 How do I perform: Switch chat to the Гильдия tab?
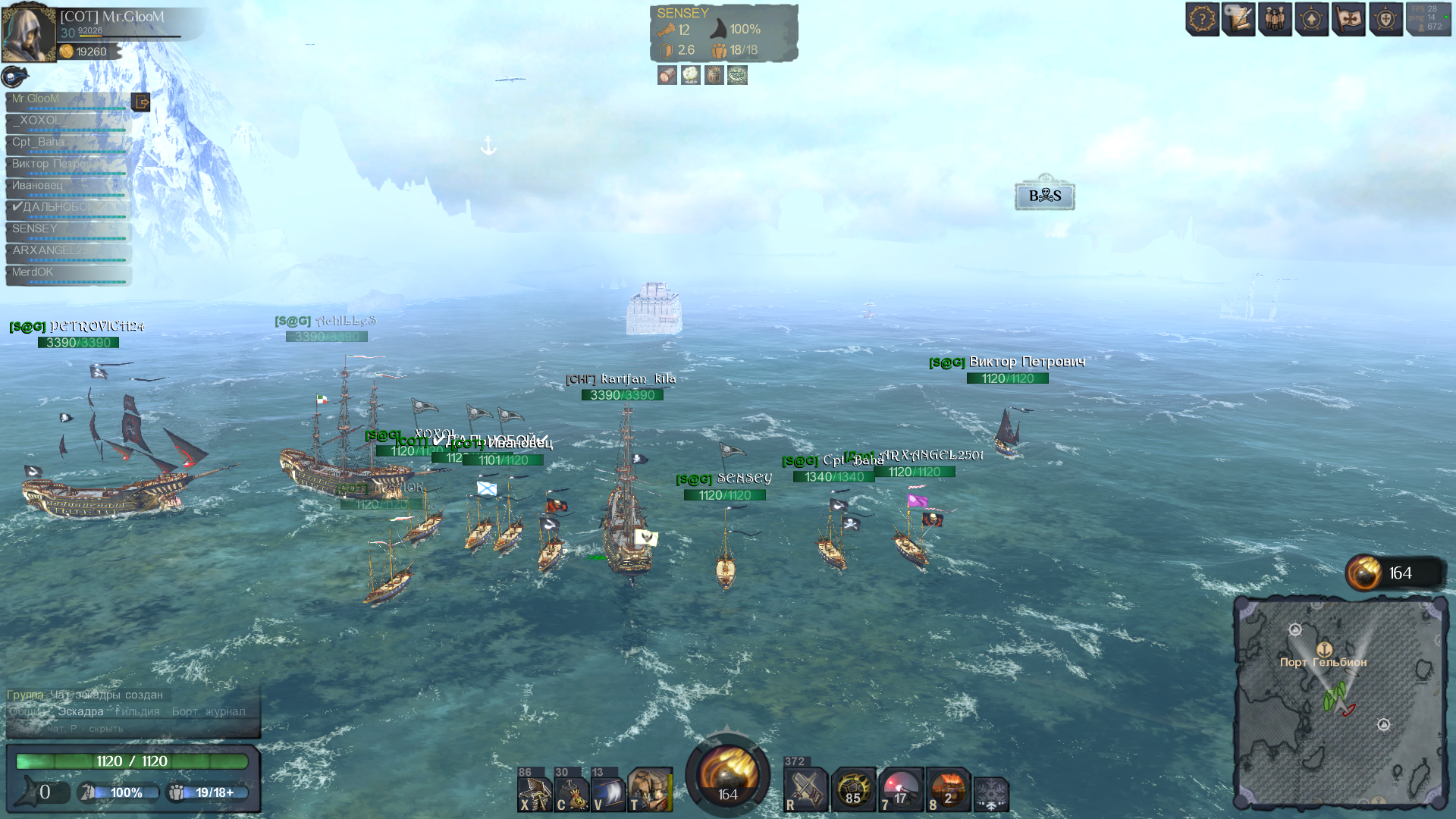[137, 711]
